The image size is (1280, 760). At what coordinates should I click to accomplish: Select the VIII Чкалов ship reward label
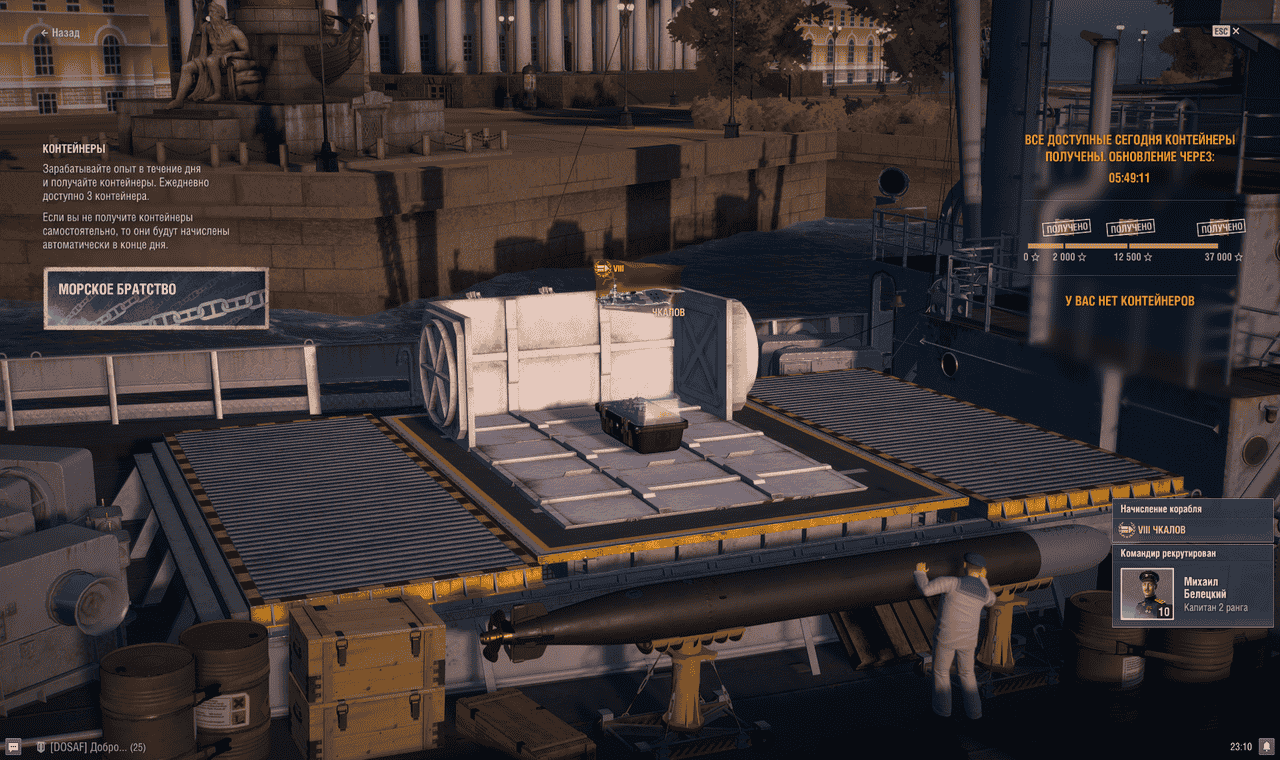(640, 289)
